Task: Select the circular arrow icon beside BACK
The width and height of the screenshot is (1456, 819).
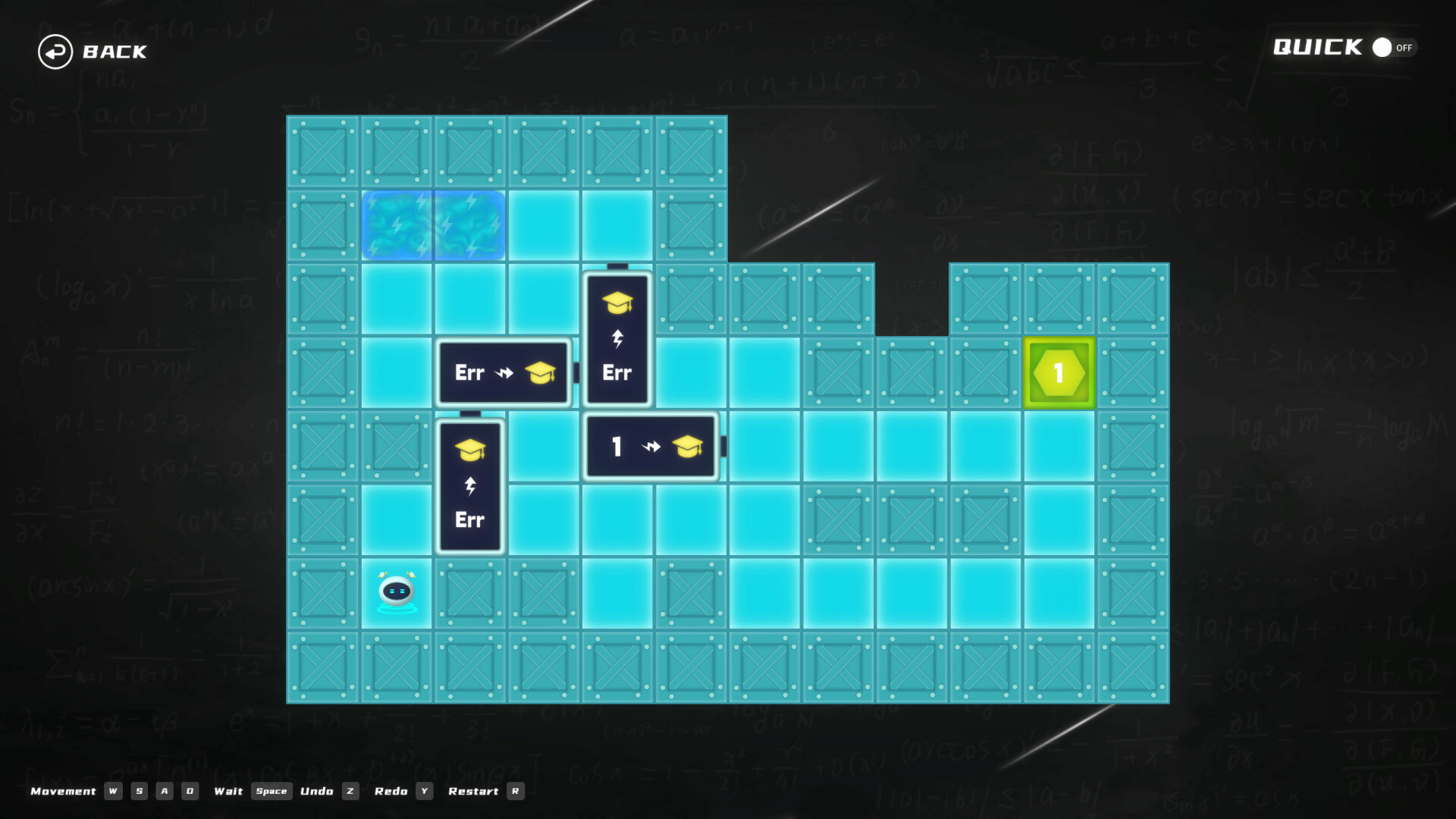Action: click(x=54, y=52)
